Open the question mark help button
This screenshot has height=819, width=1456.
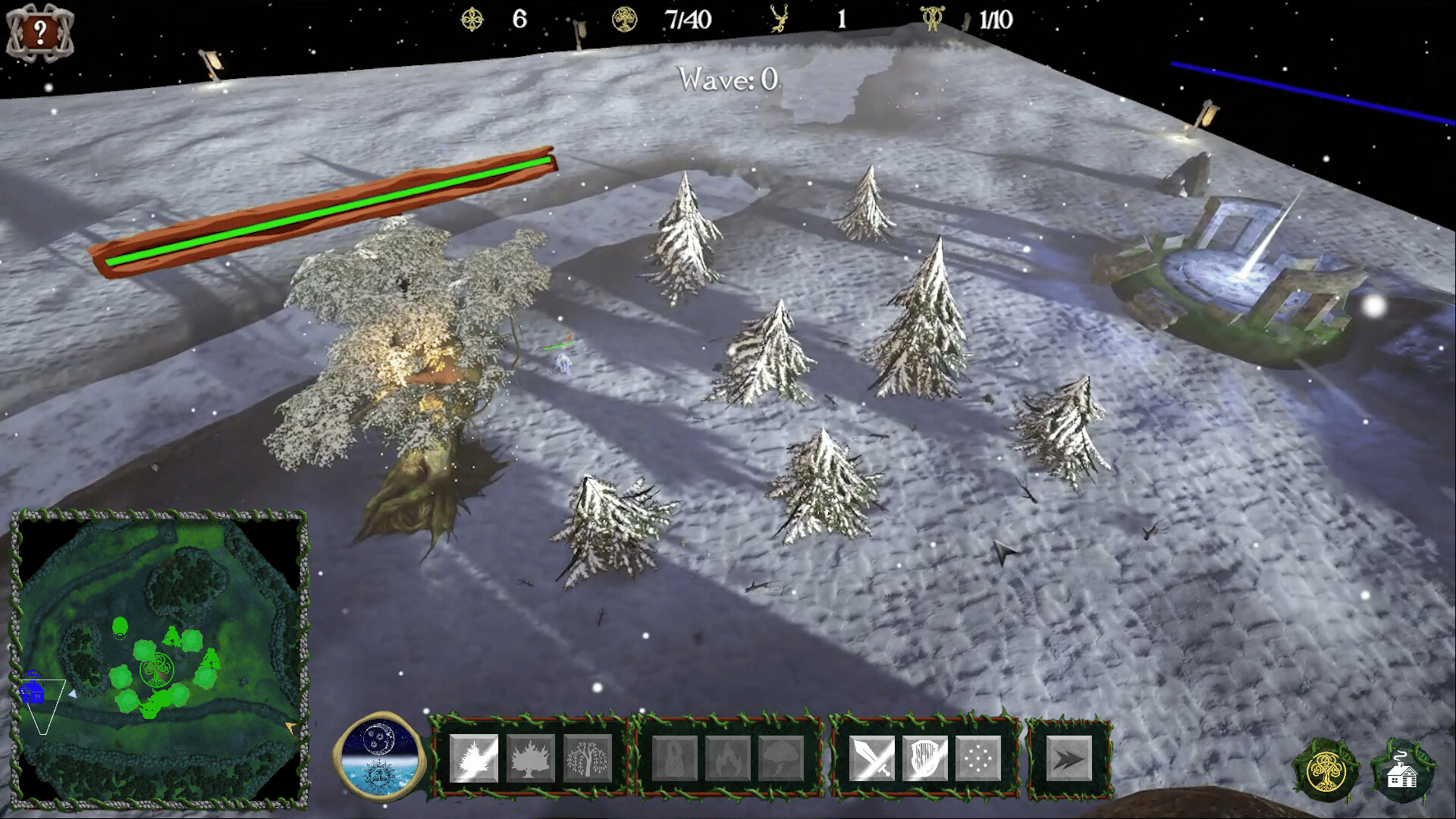click(39, 32)
